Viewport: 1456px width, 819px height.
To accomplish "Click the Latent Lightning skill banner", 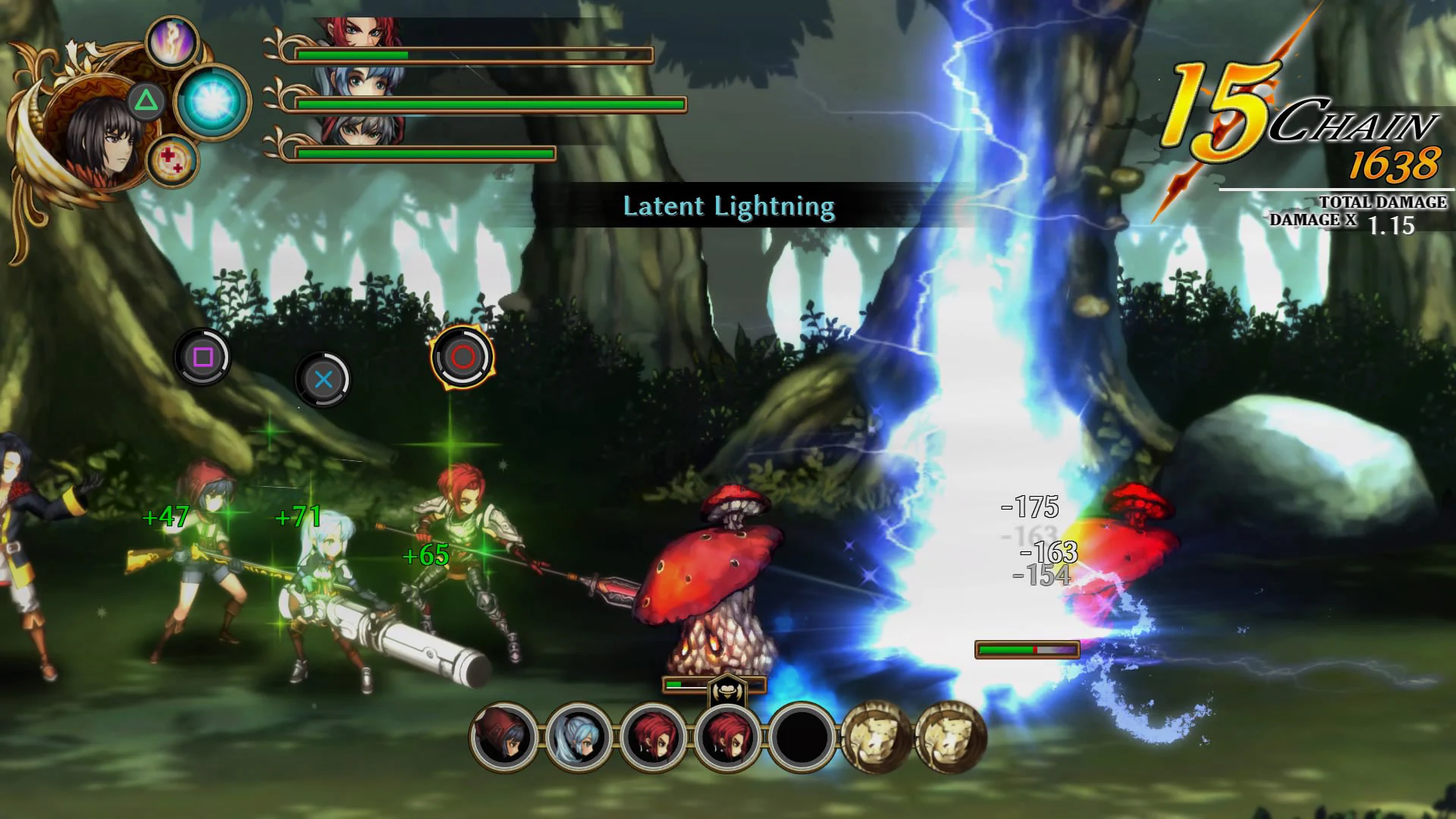I will click(x=729, y=206).
